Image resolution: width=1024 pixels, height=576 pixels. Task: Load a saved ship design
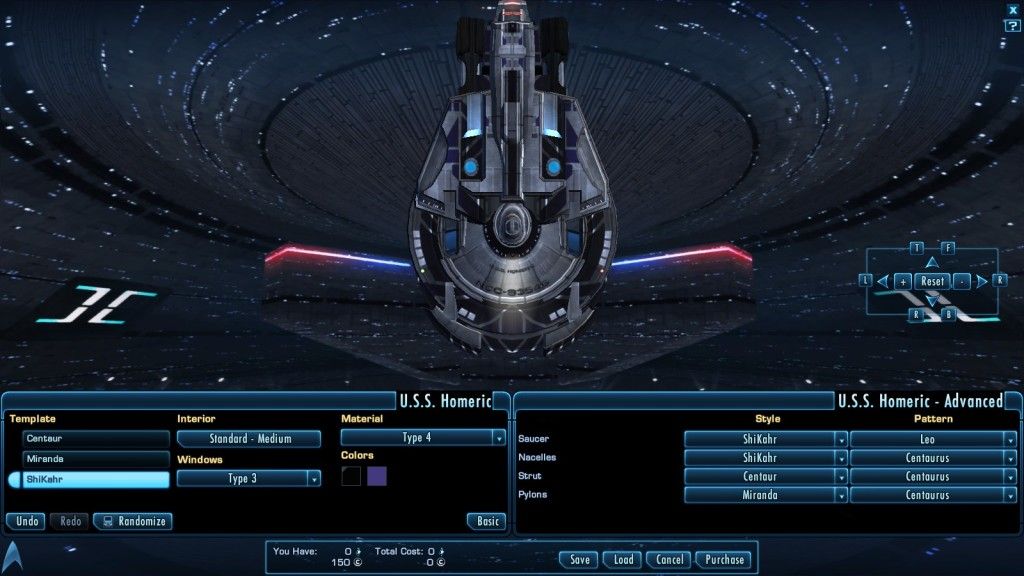click(622, 560)
